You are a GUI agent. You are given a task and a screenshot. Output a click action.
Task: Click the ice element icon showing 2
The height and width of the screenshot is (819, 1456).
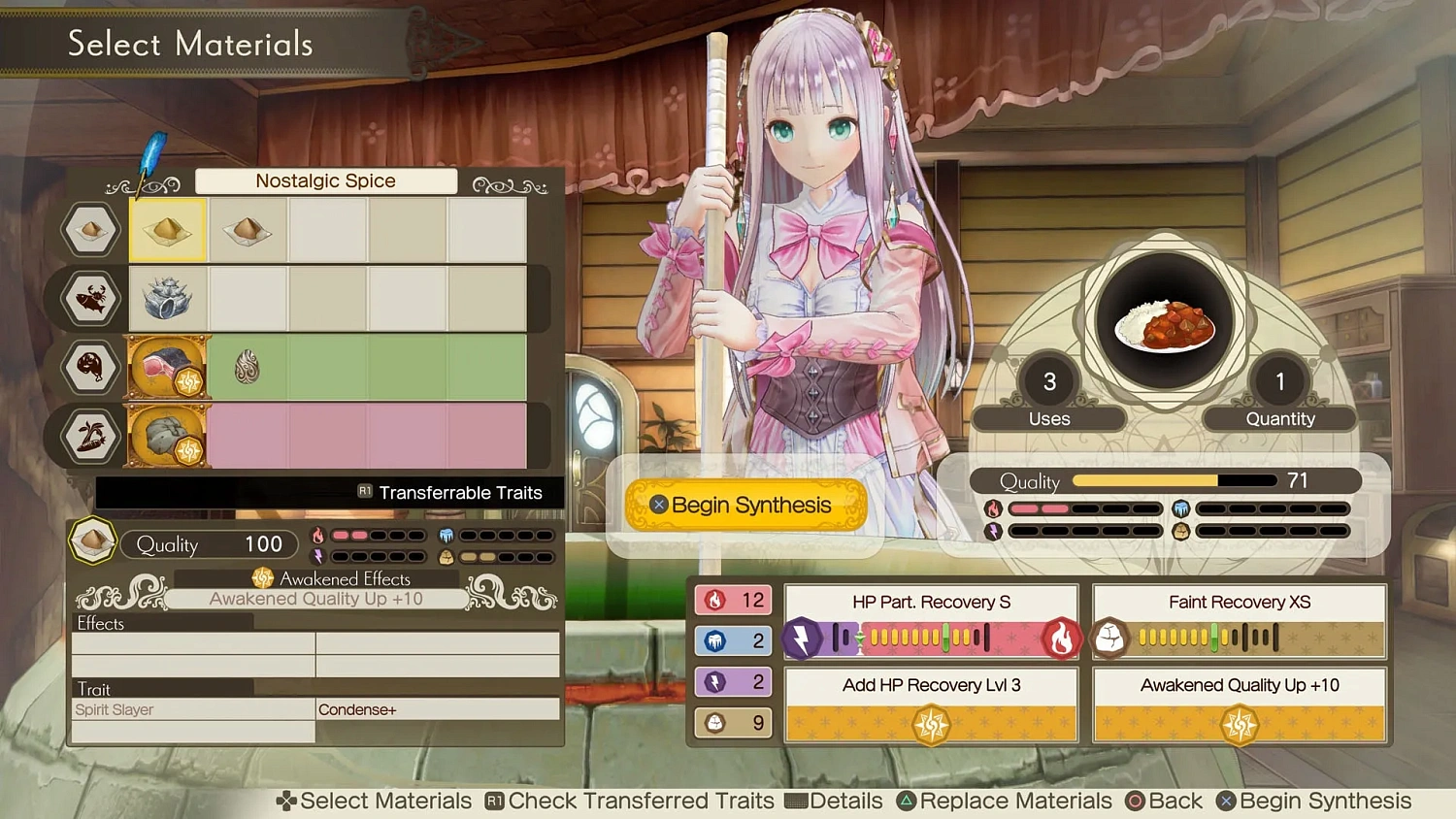[x=716, y=640]
